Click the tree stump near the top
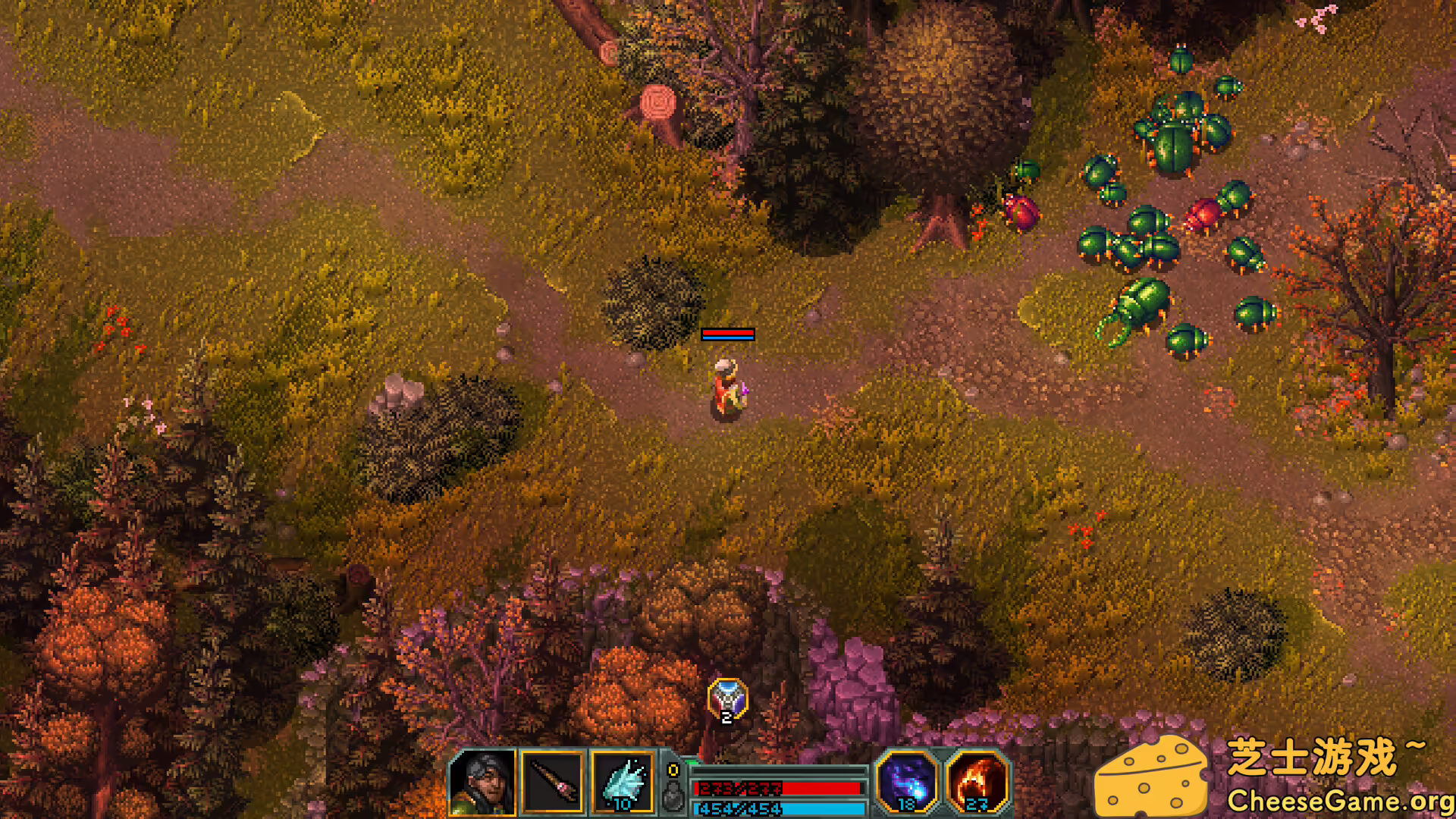This screenshot has height=819, width=1456. (x=656, y=102)
